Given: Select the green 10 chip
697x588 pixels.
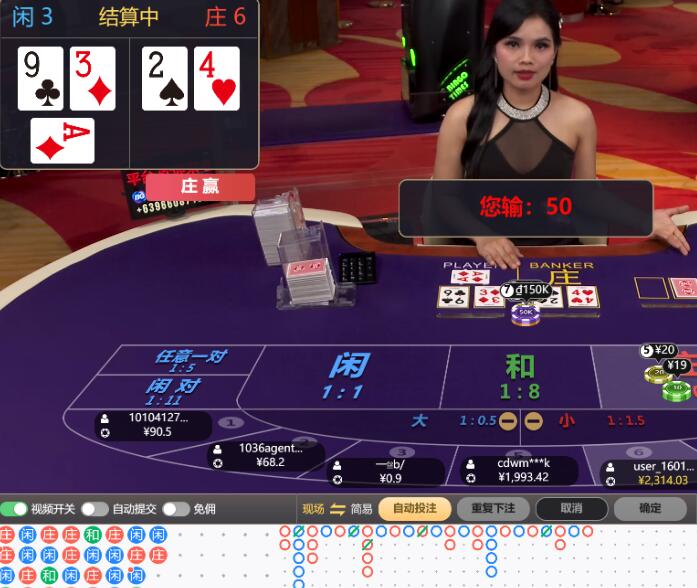Looking at the screenshot, I should tap(677, 388).
